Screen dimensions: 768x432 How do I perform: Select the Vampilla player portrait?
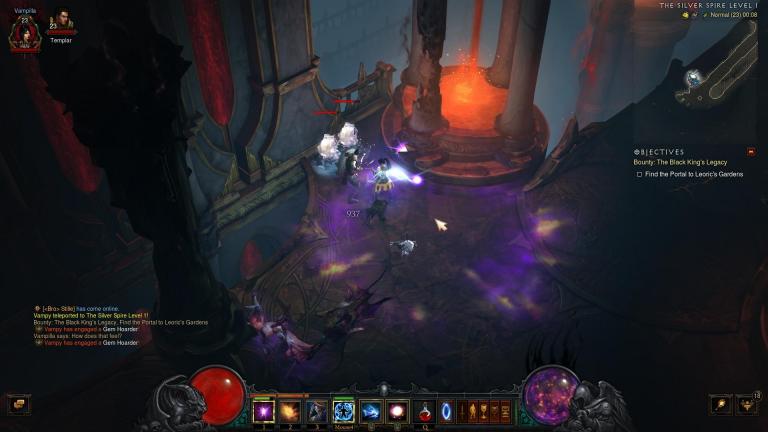coord(24,32)
